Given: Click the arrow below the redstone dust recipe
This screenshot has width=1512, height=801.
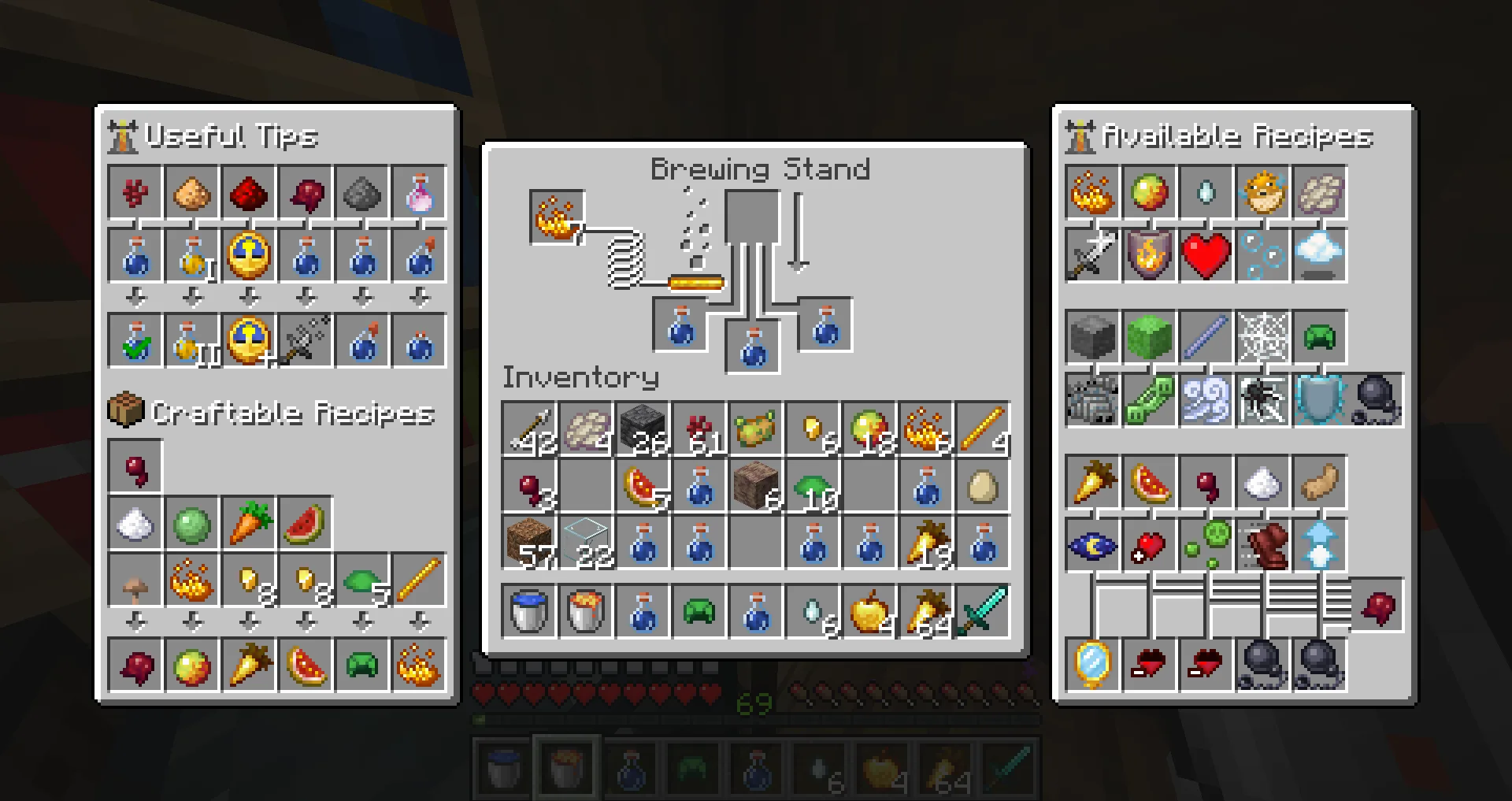Looking at the screenshot, I should (x=249, y=298).
